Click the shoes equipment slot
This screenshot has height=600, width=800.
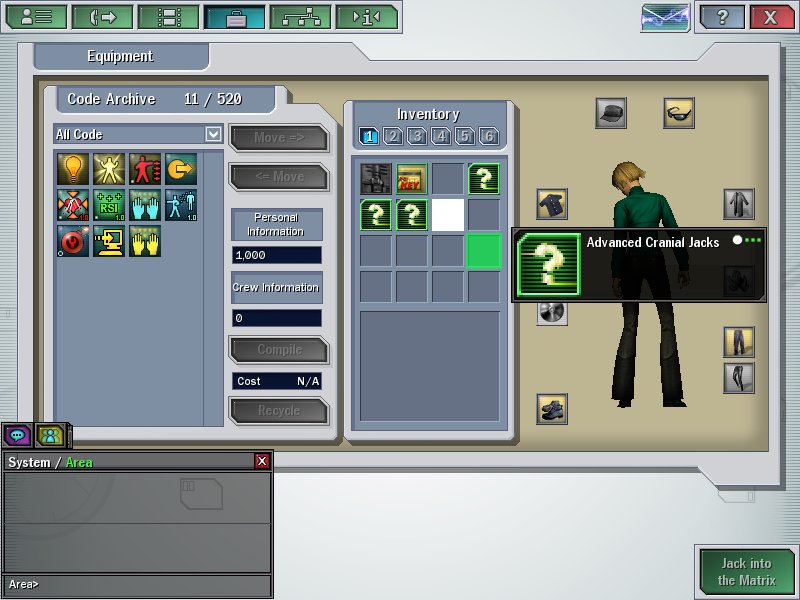tap(552, 408)
